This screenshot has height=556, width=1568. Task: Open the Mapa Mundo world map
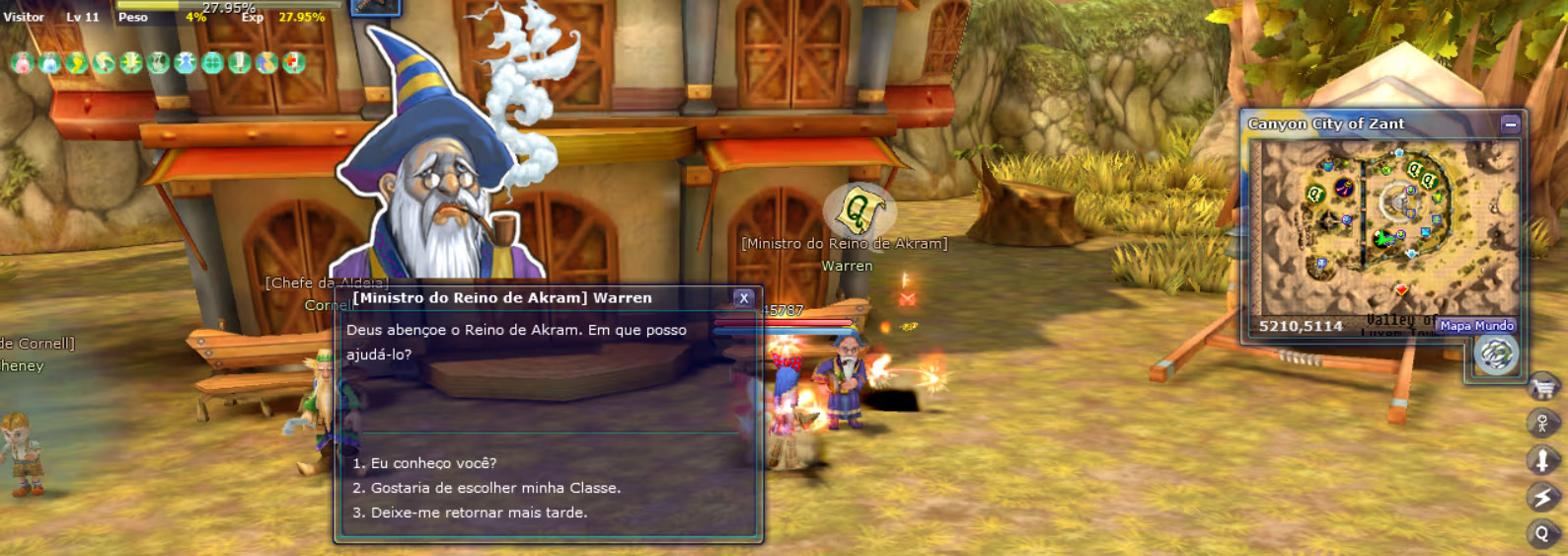pyautogui.click(x=1476, y=326)
